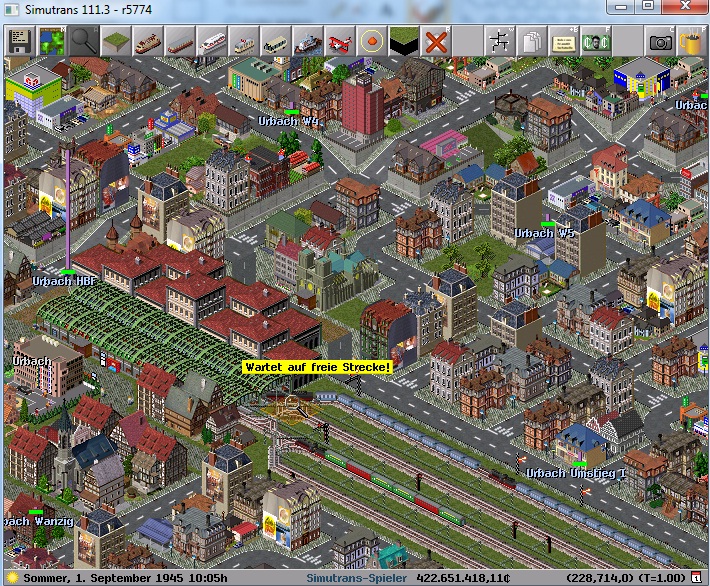
Task: Open the minimap tool
Action: point(51,42)
